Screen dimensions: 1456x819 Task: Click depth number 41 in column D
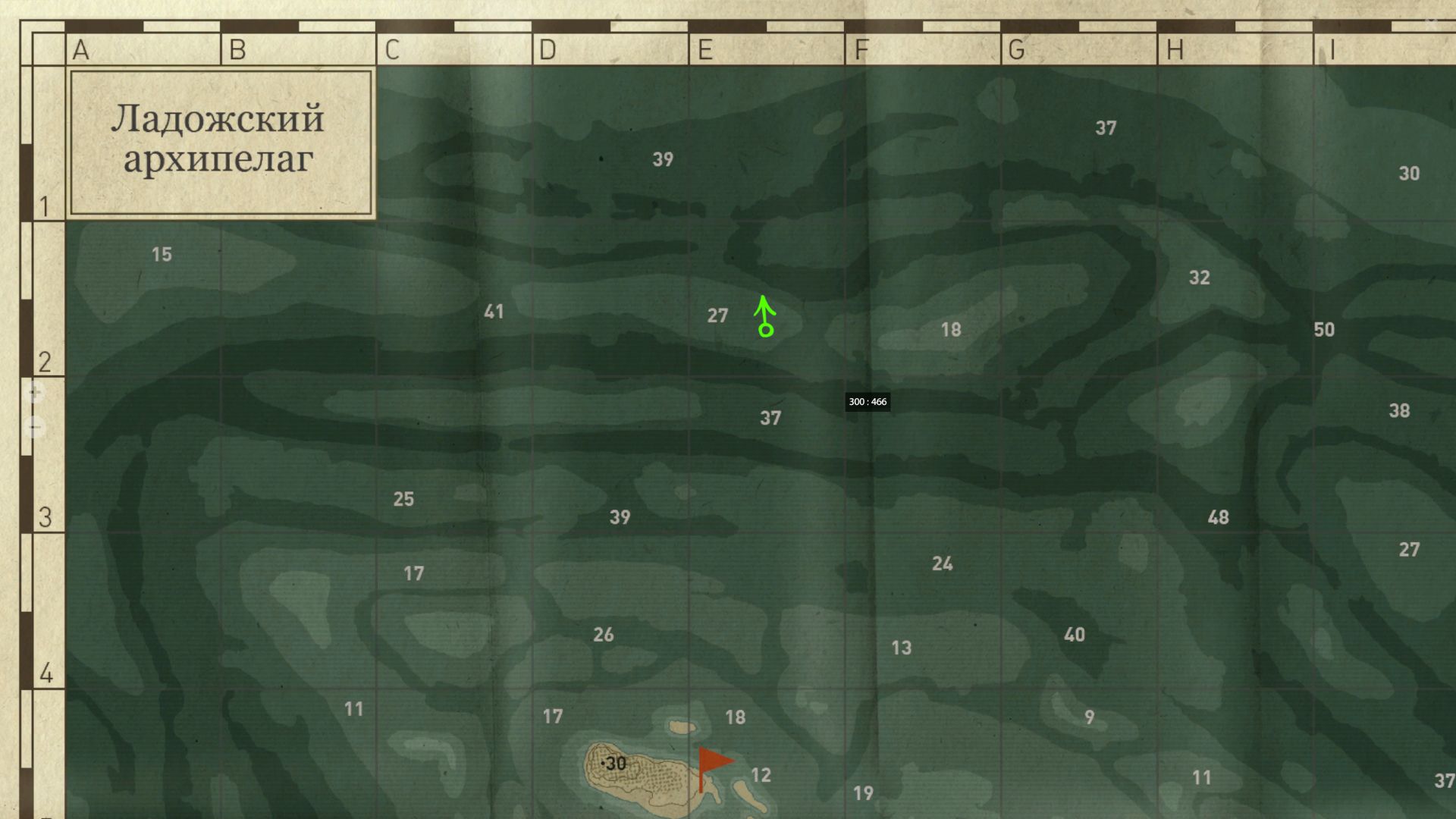click(x=494, y=311)
